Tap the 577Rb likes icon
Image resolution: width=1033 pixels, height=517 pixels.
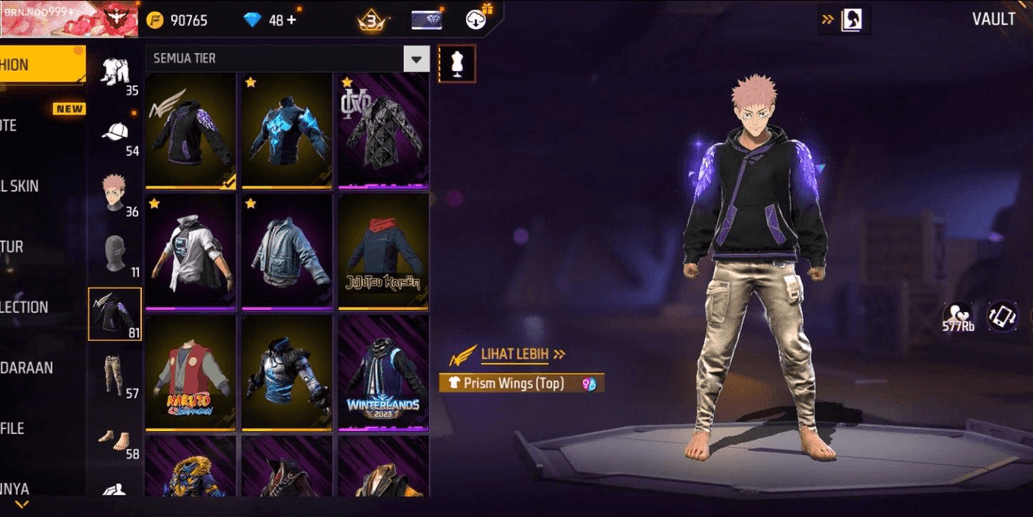(958, 317)
